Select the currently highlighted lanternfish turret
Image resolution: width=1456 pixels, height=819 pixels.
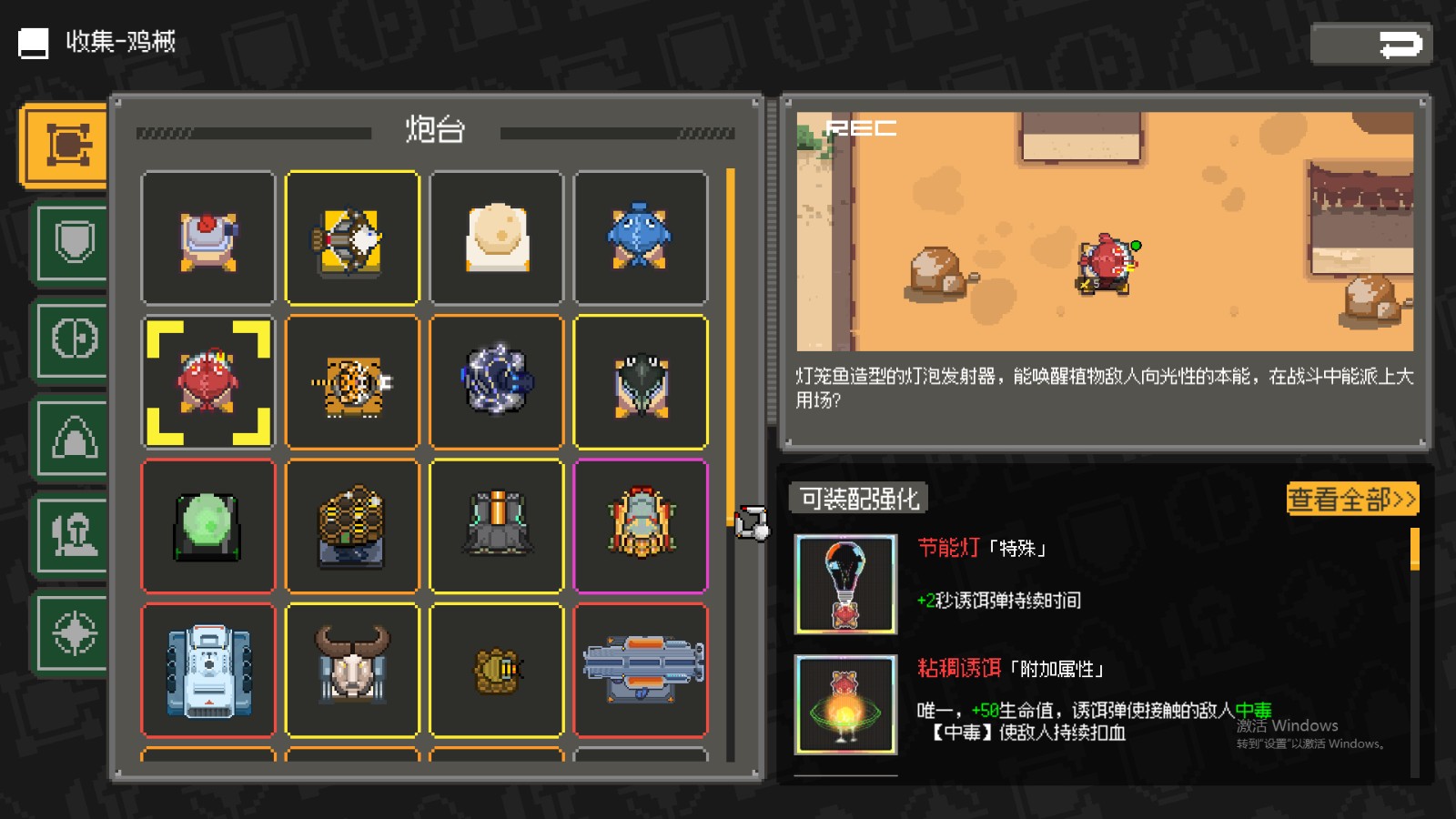[x=207, y=381]
